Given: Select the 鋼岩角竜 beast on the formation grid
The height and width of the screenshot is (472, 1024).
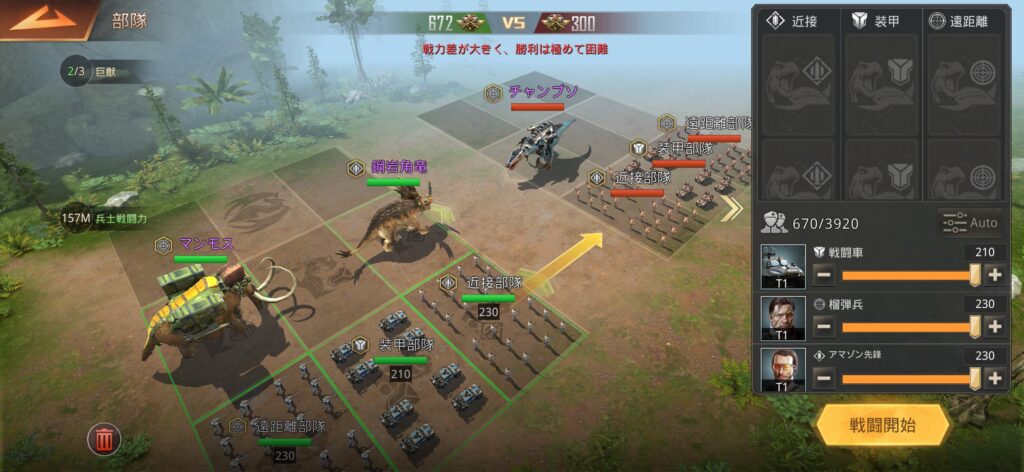Looking at the screenshot, I should tap(397, 219).
